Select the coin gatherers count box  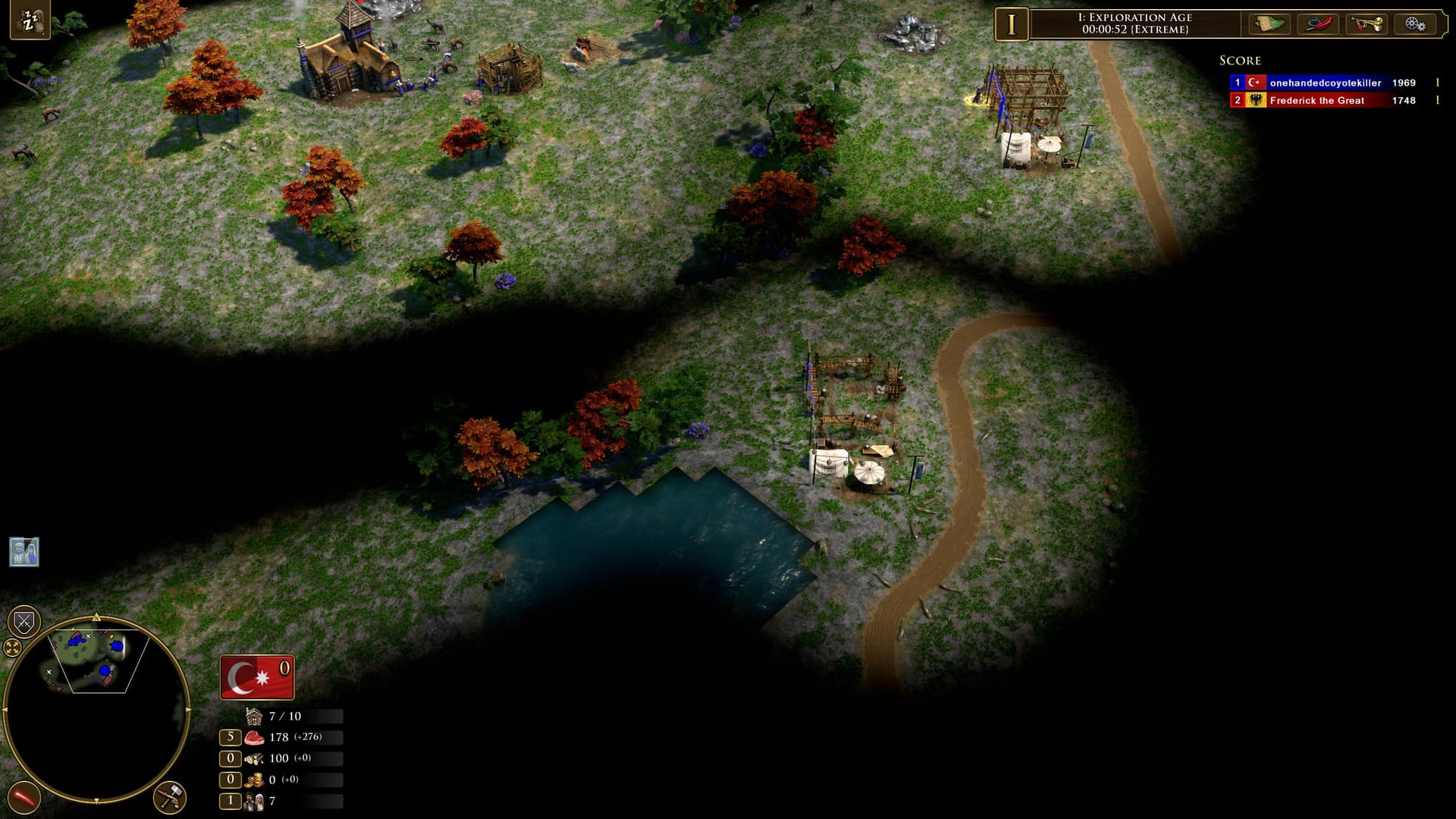(x=231, y=780)
